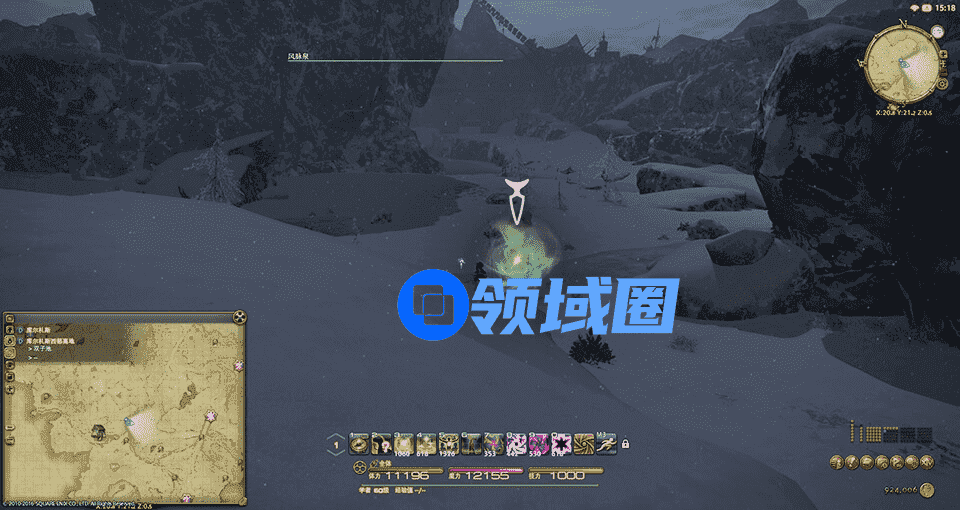Click the compass item in hotbar slot 1
This screenshot has height=510, width=960.
[x=359, y=443]
